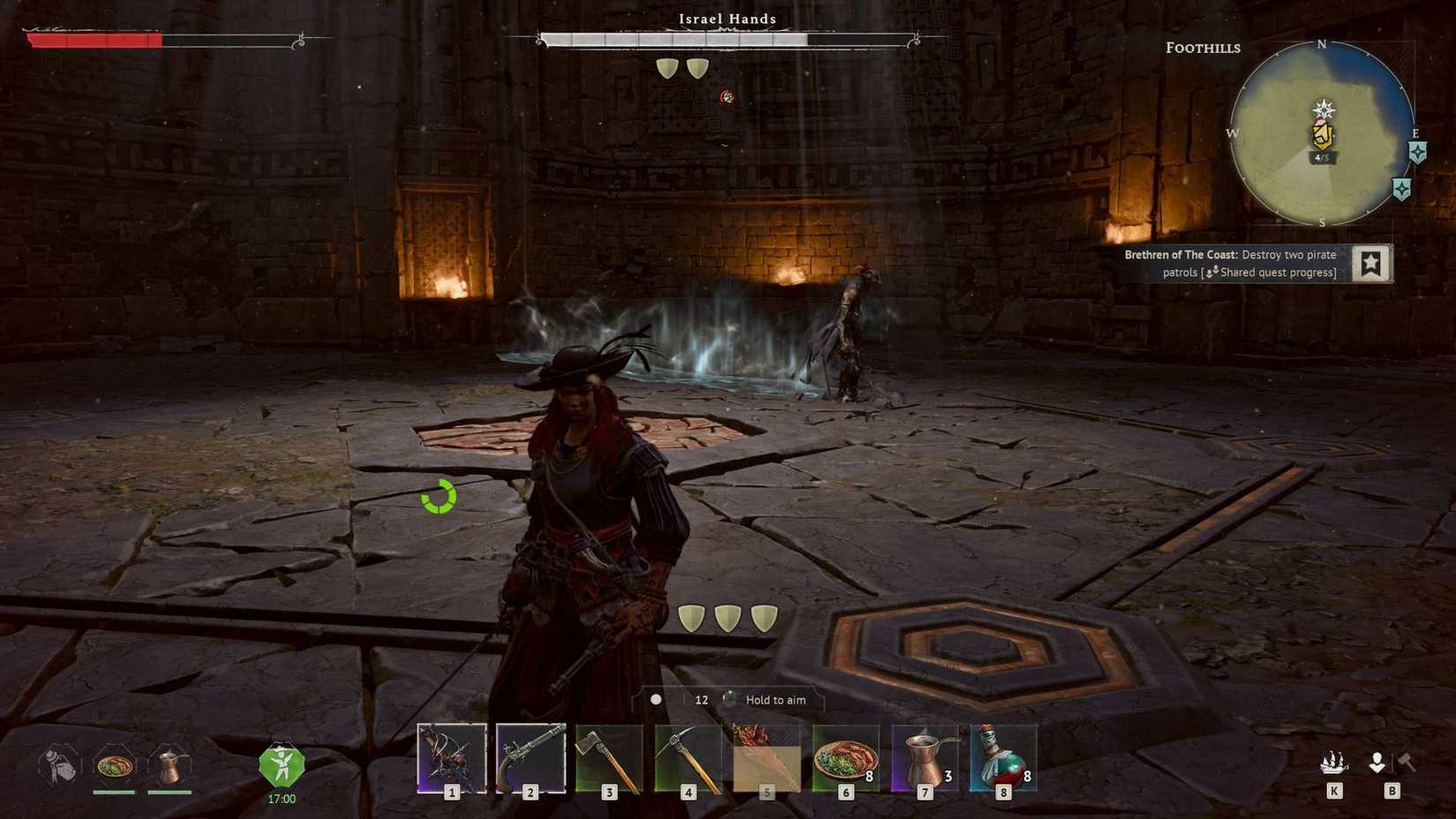This screenshot has width=1456, height=819.
Task: Equip the flintlock pistol slot
Action: [x=530, y=758]
